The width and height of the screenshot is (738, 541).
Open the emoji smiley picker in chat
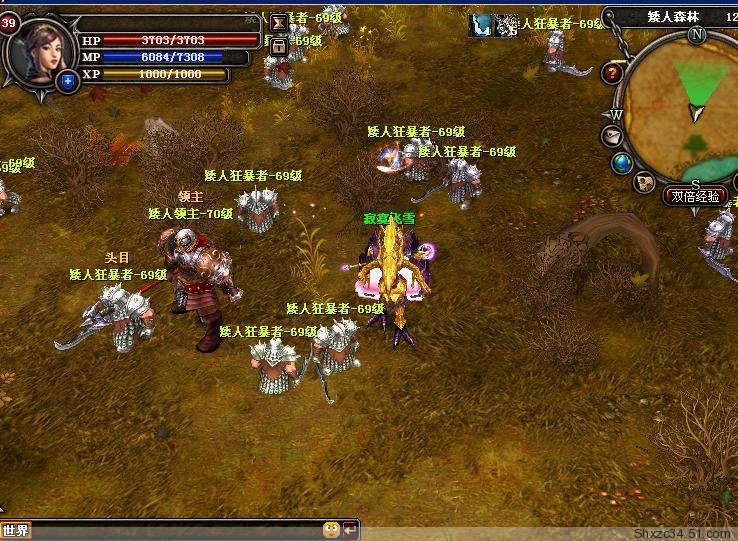coord(331,529)
